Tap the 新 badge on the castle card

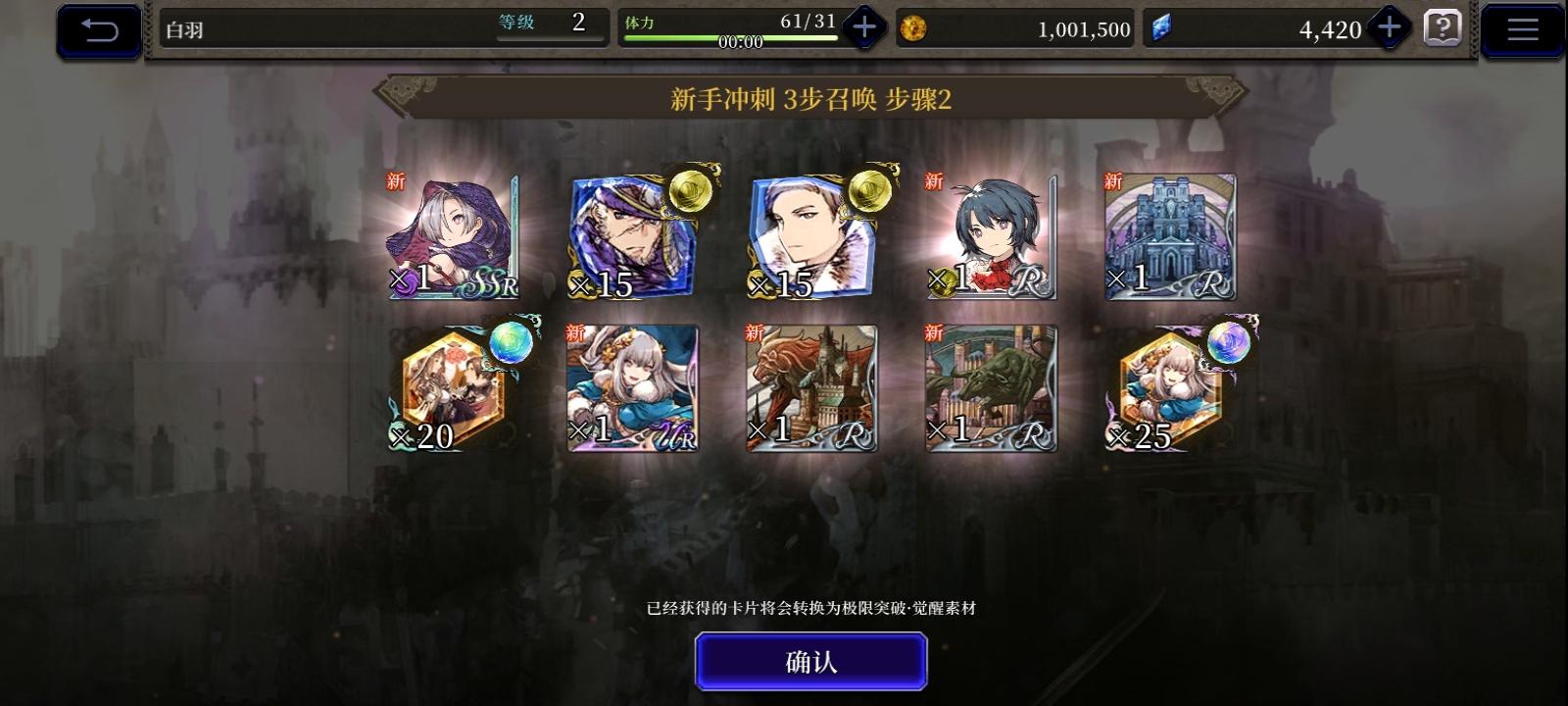point(1111,181)
